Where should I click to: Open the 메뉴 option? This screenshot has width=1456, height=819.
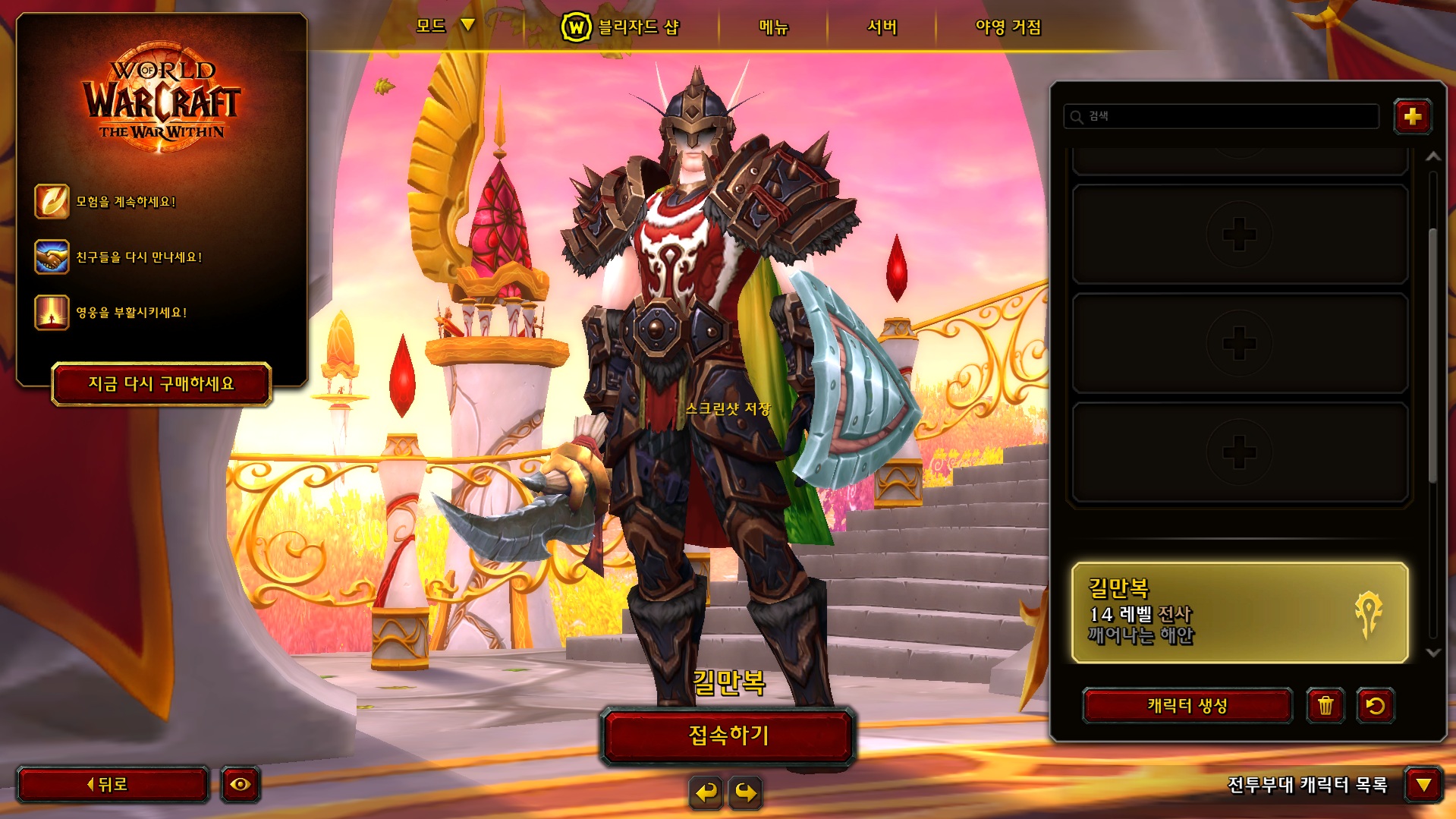773,27
